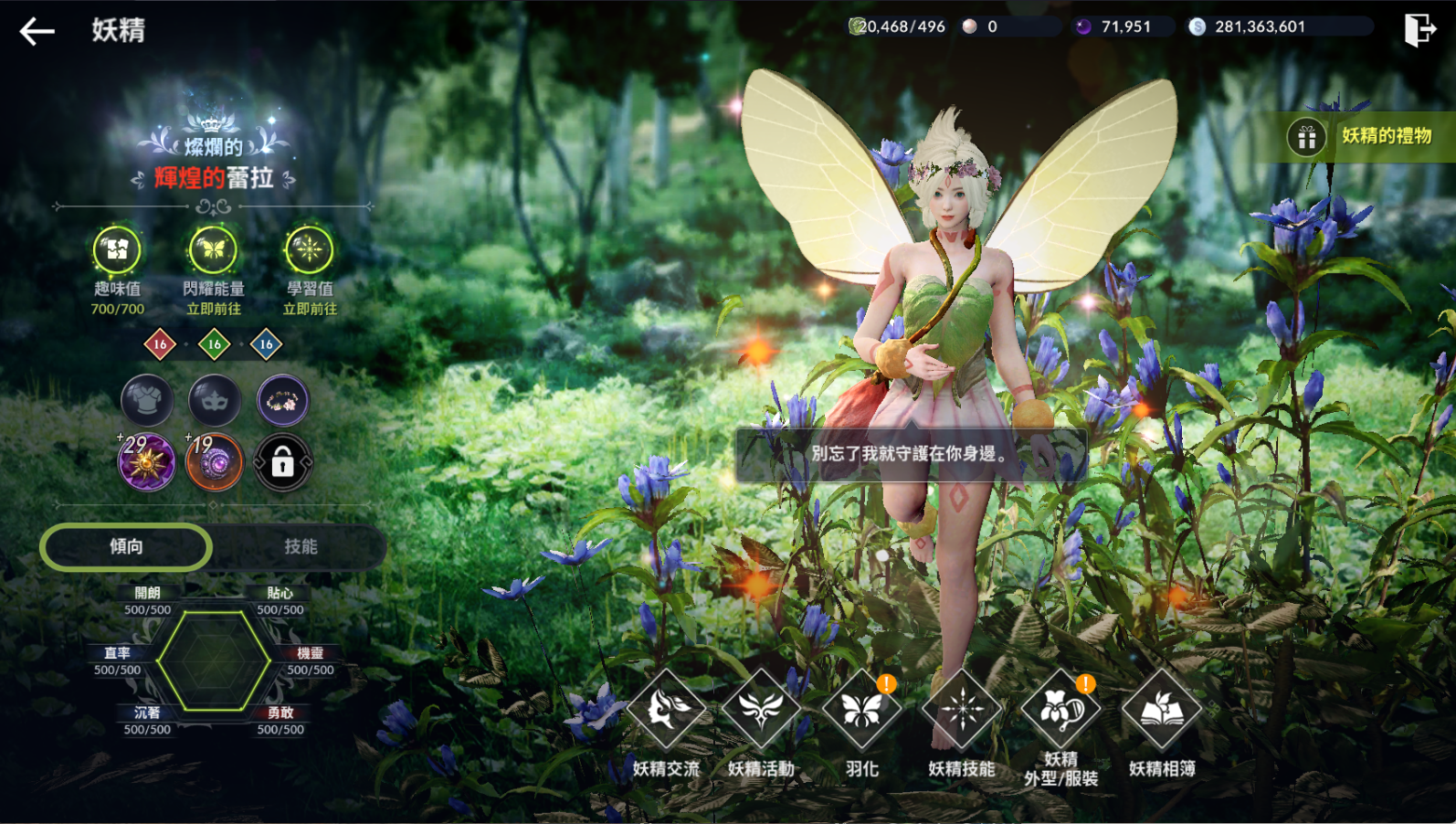Choose the +29 golden star item

[x=147, y=462]
